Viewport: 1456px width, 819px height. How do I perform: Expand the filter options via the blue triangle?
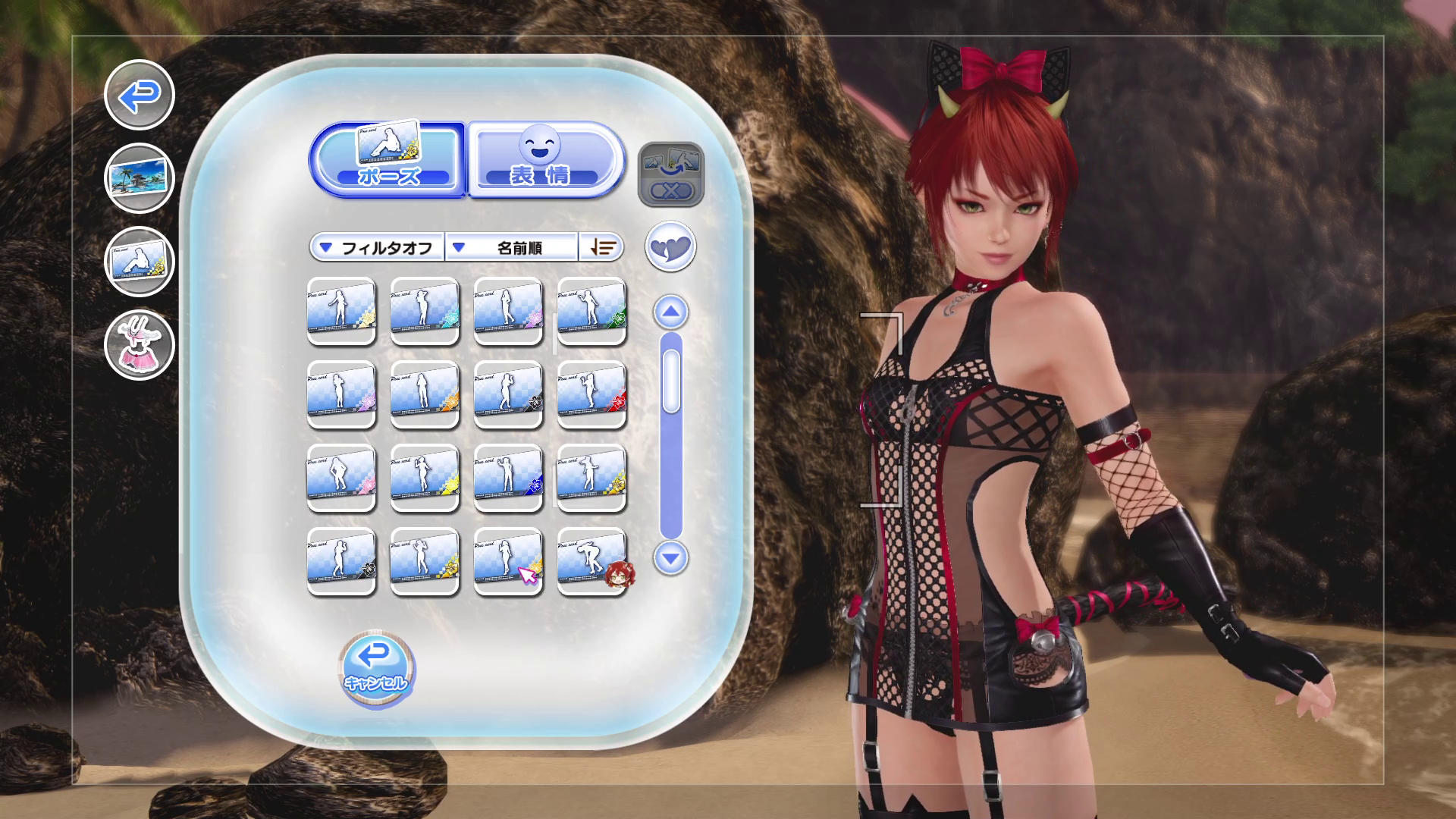click(x=328, y=248)
